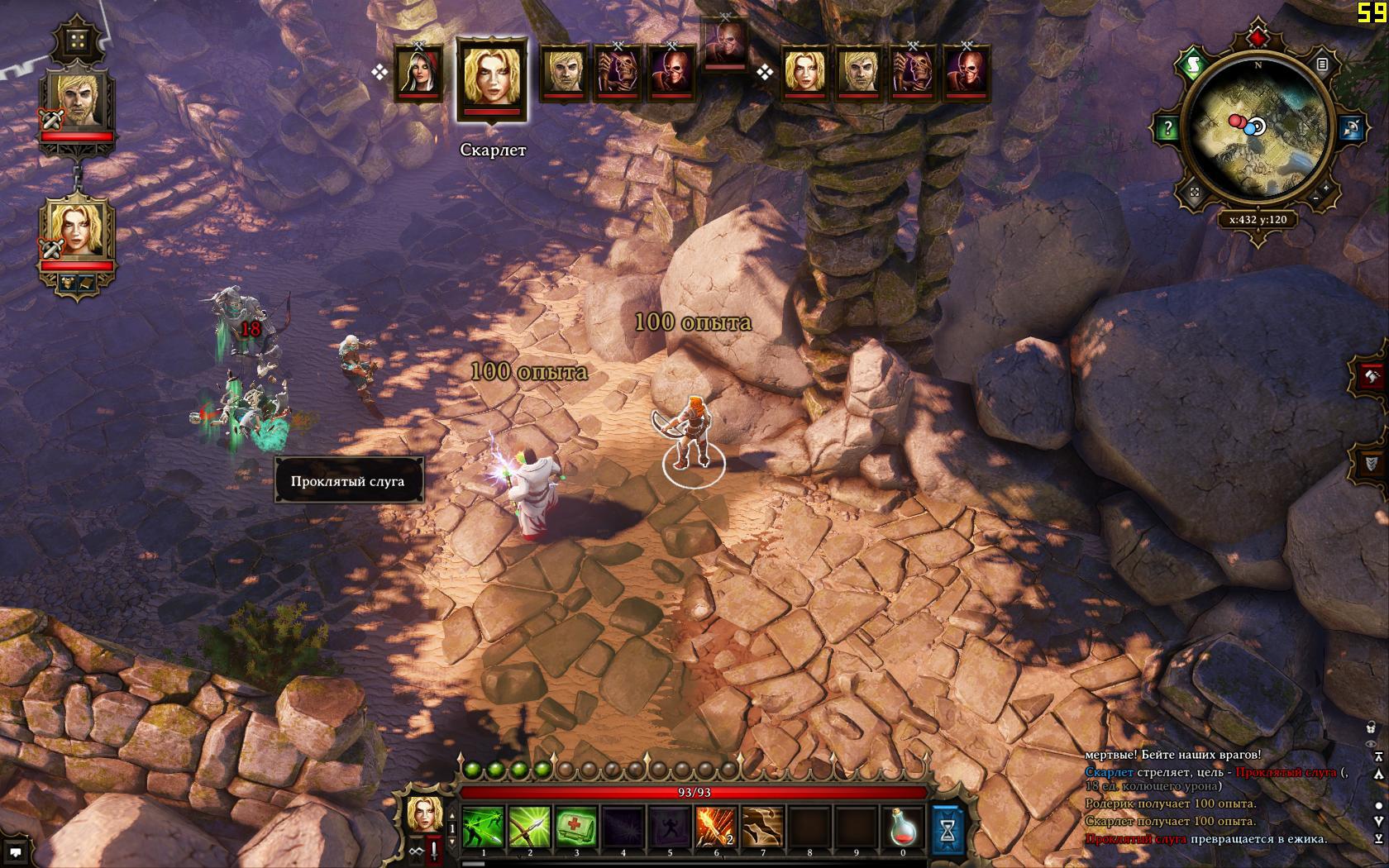Open equipment via the armor icon under Scarlett
The image size is (1389, 868).
[x=67, y=284]
